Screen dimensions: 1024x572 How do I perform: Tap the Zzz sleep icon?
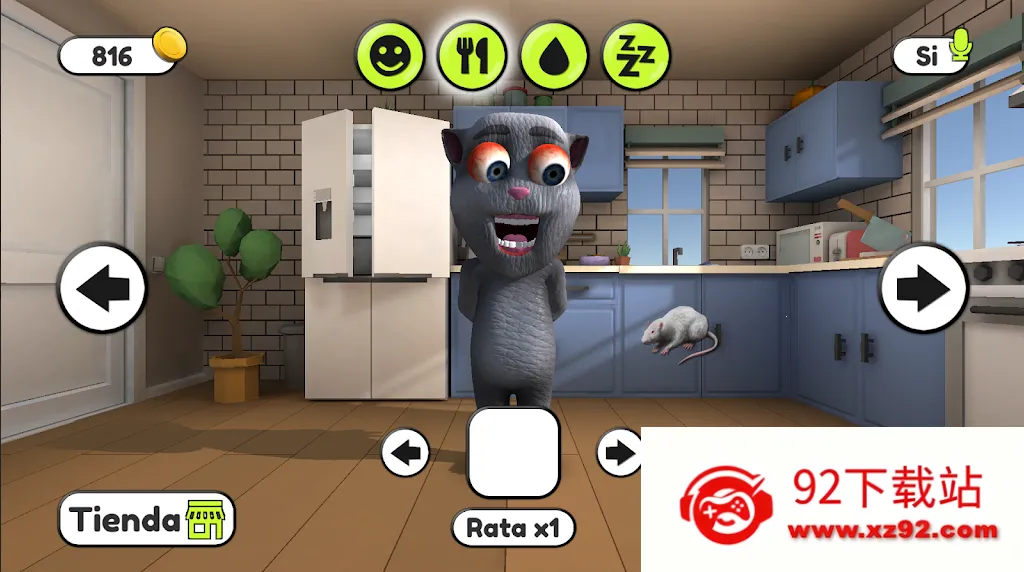click(x=634, y=55)
